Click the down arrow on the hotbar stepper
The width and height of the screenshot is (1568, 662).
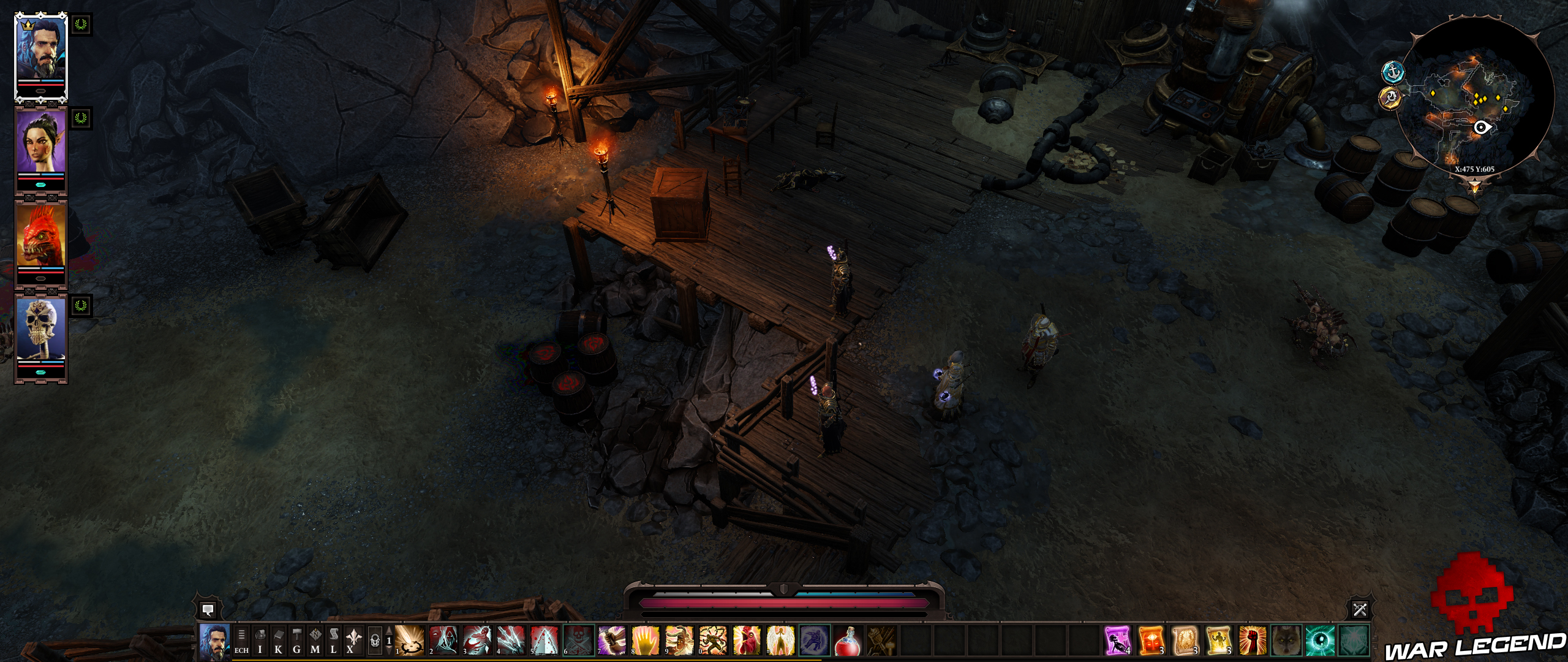click(390, 650)
